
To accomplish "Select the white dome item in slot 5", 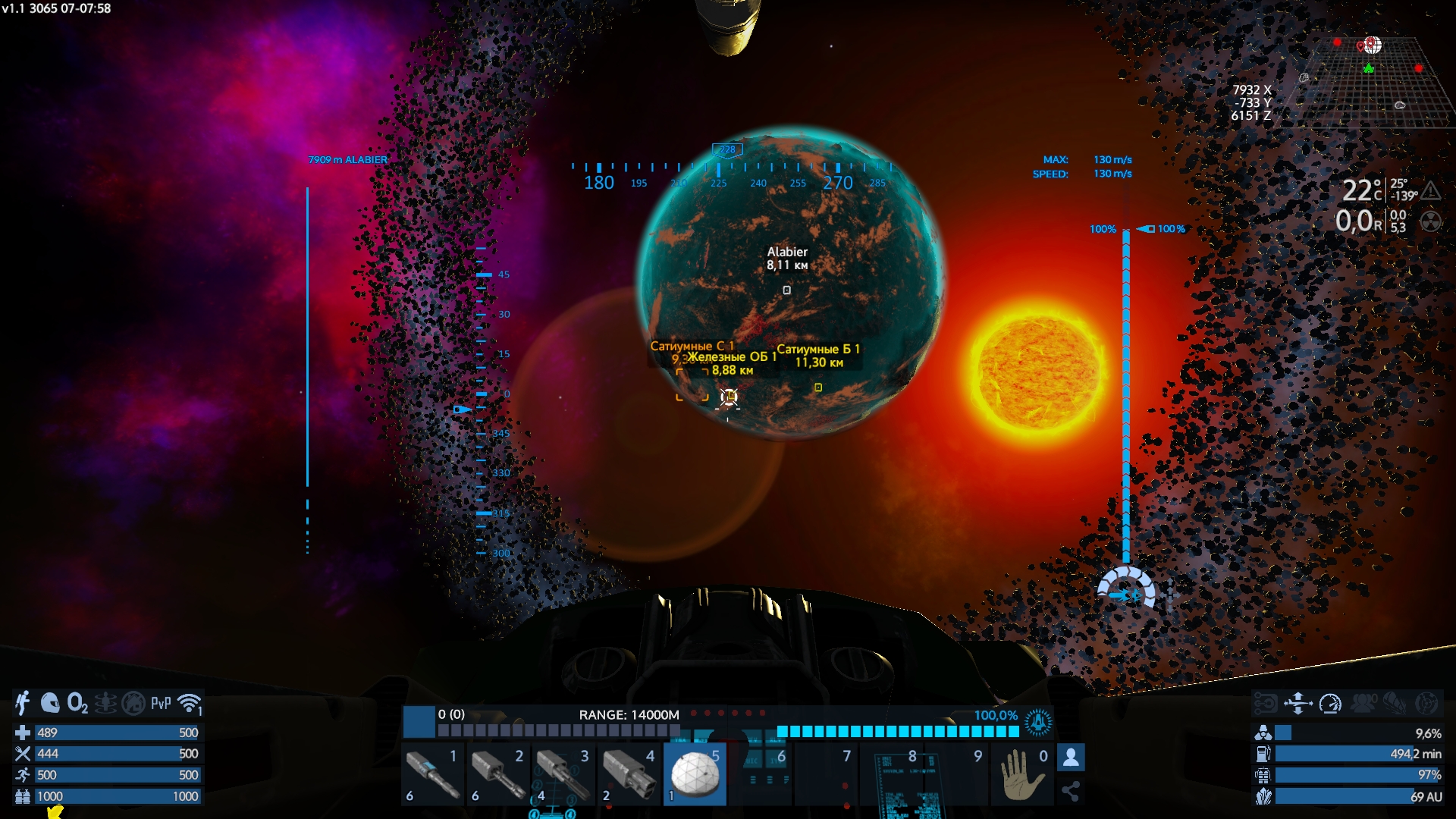I will tap(695, 774).
